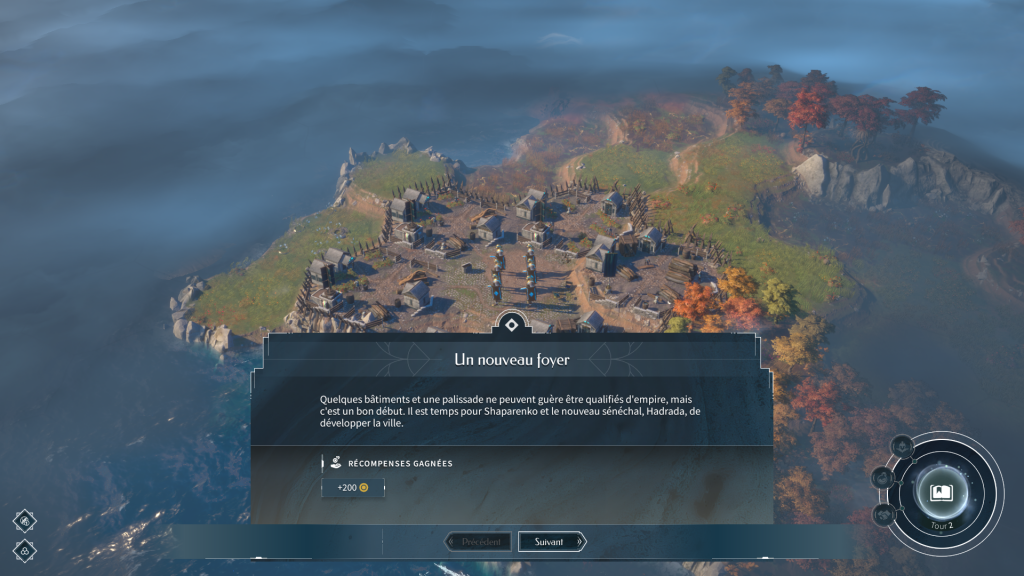This screenshot has width=1024, height=576.
Task: Toggle the globe diamond icon
Action: coord(25,520)
